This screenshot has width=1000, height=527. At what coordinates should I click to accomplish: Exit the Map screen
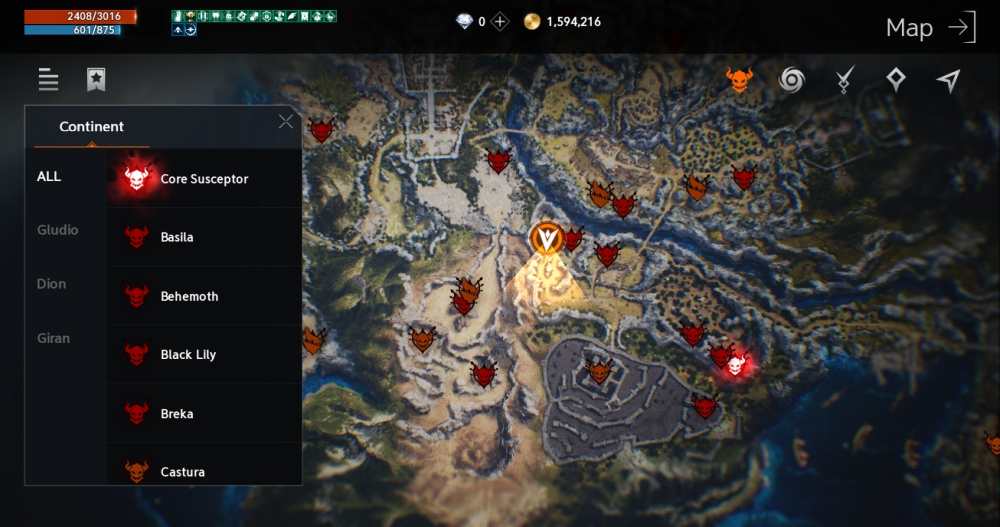[x=961, y=28]
